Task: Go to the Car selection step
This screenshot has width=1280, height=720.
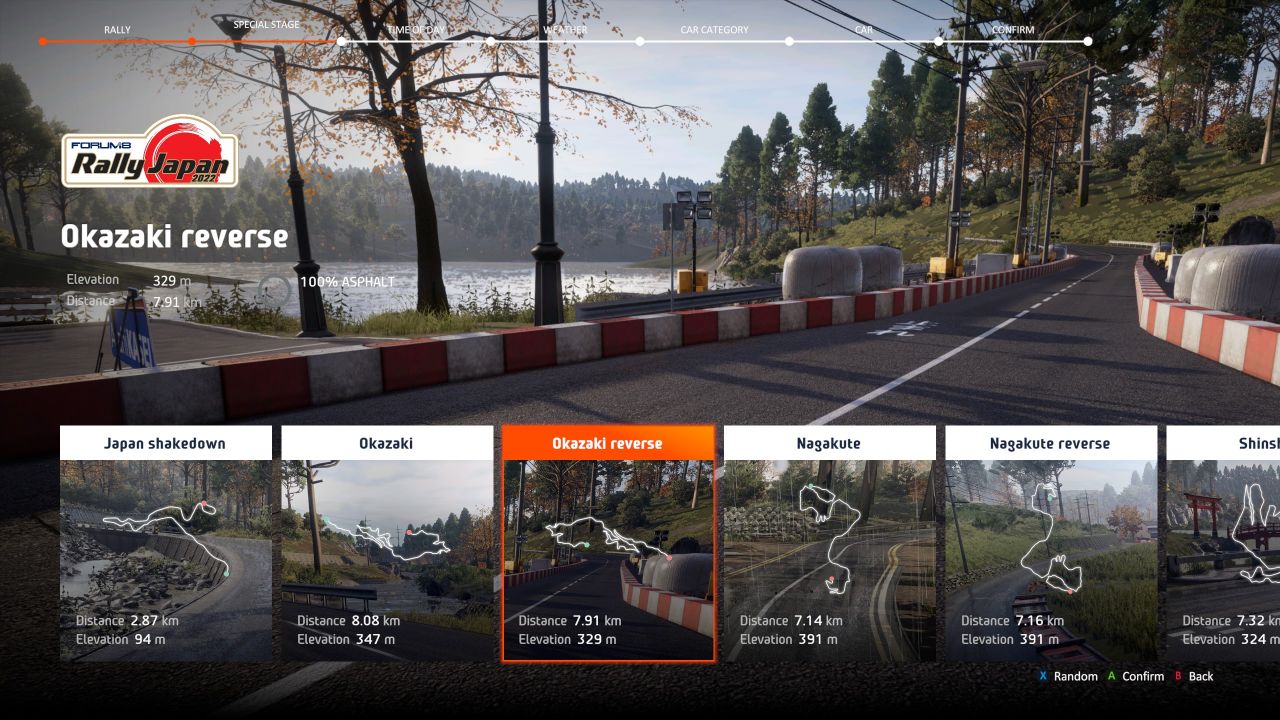Action: point(864,30)
